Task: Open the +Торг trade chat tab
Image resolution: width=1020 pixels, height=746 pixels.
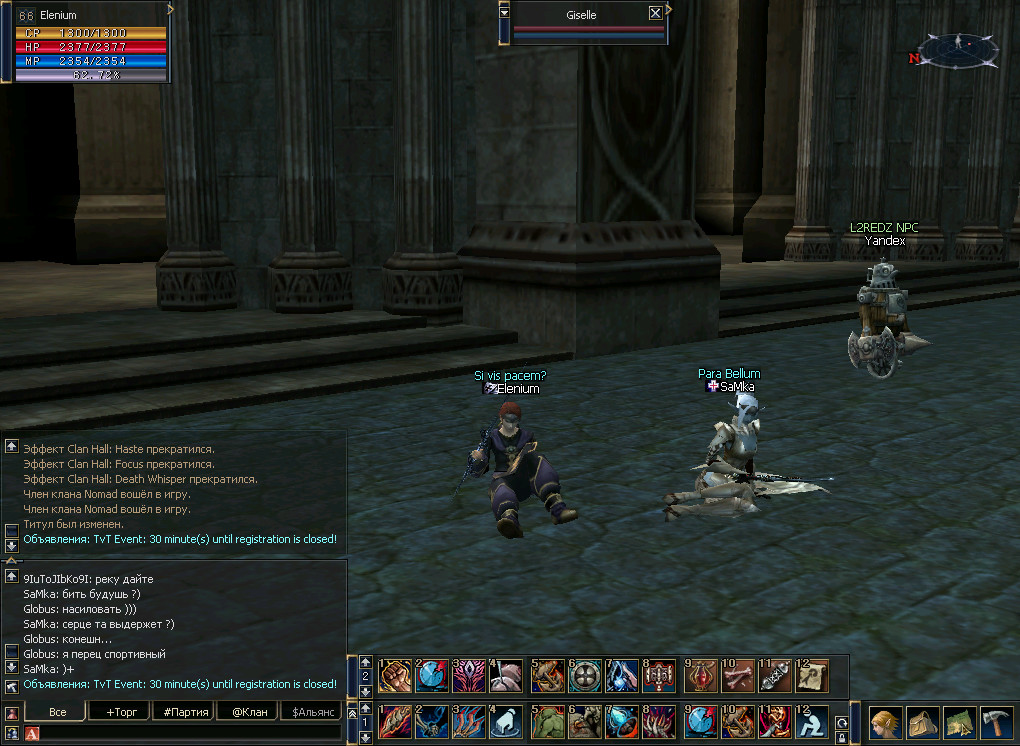Action: tap(120, 712)
